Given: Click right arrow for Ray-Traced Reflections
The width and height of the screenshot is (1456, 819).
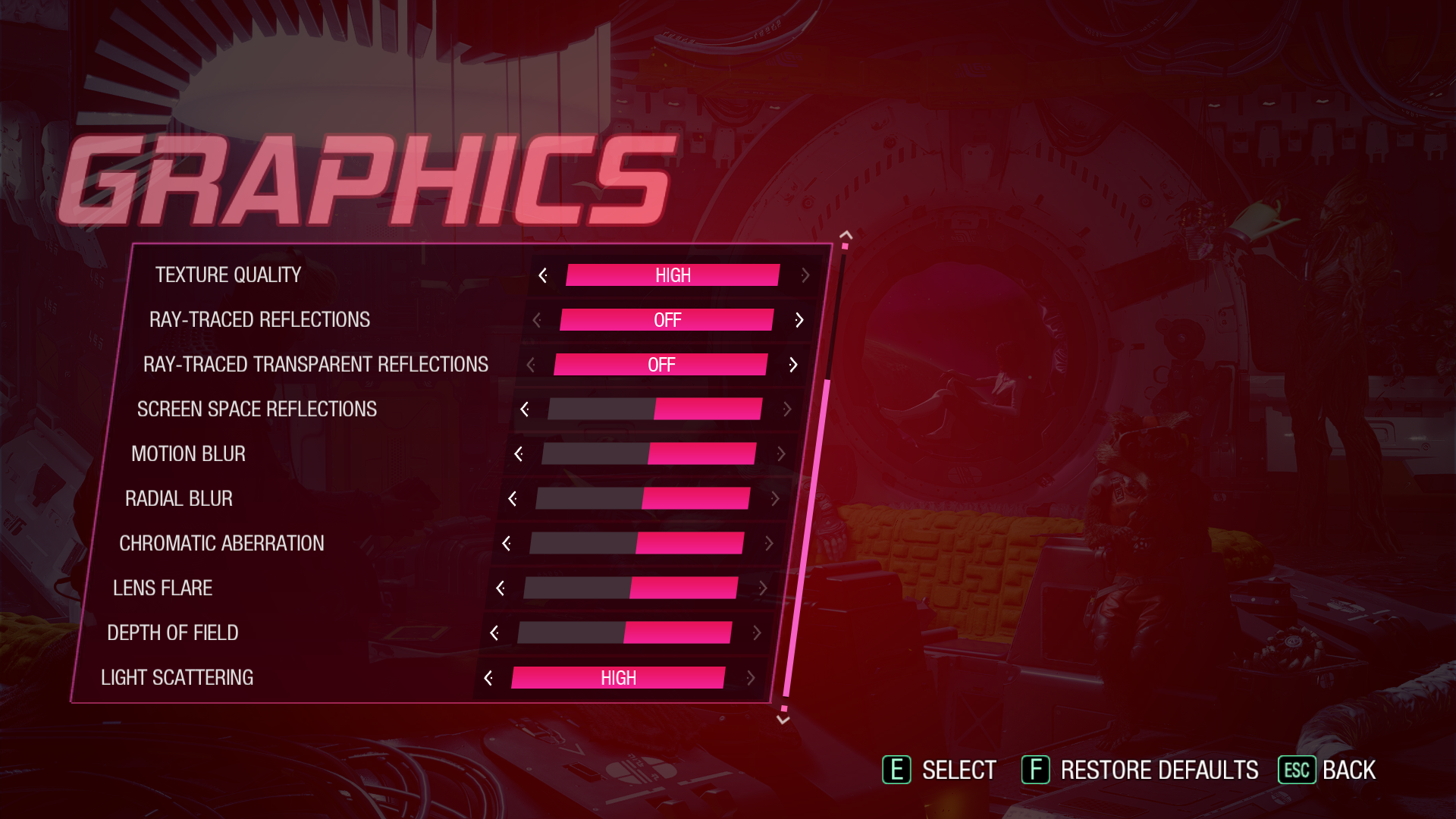Looking at the screenshot, I should click(x=799, y=320).
